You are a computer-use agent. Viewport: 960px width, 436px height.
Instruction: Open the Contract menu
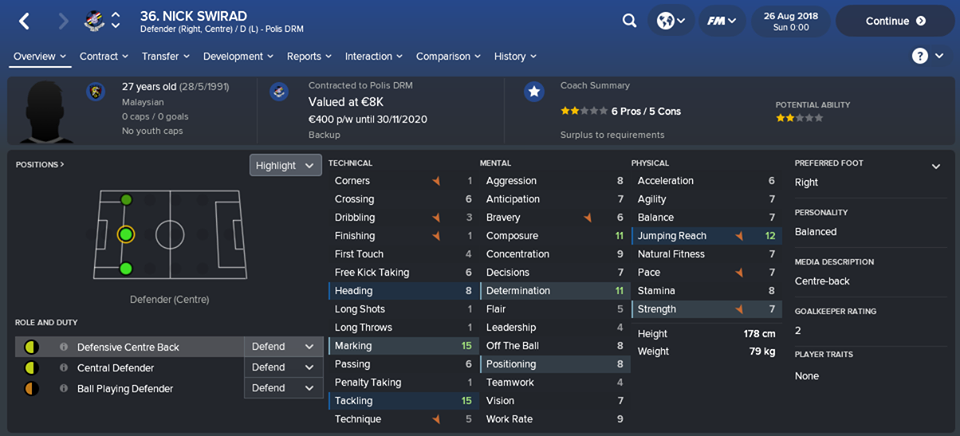pyautogui.click(x=104, y=56)
